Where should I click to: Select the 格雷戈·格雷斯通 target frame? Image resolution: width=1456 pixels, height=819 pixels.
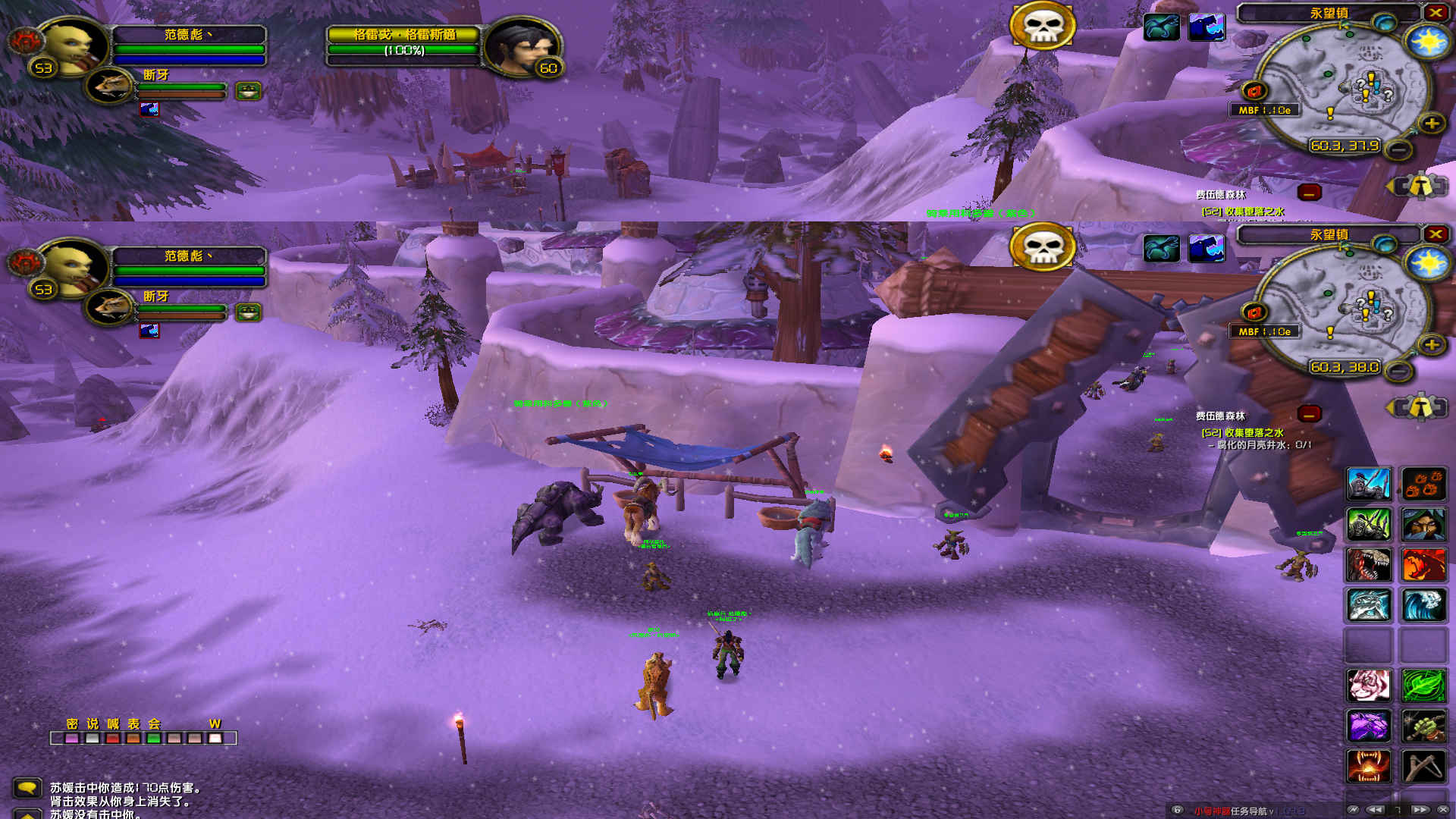point(403,42)
